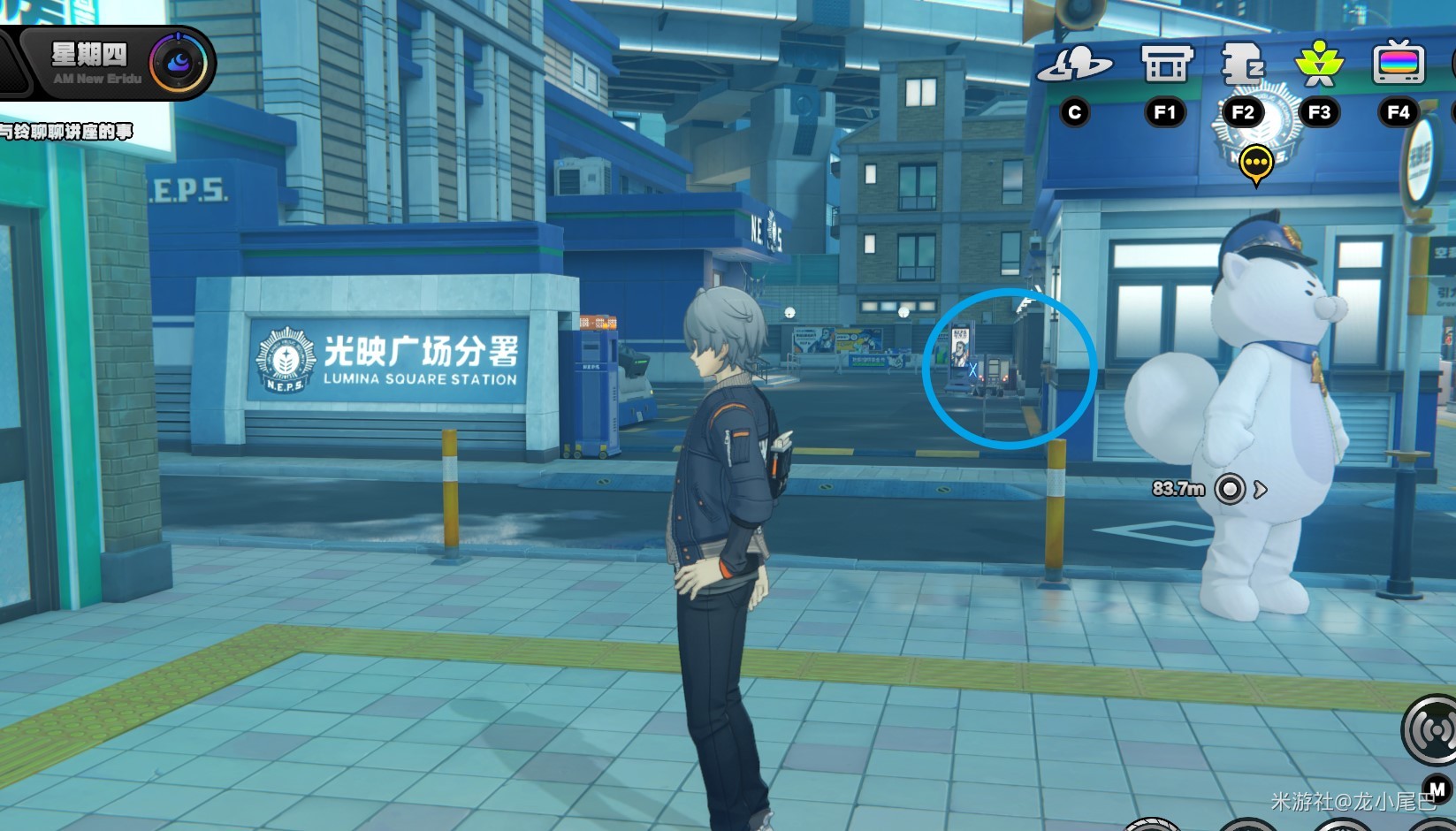Tap the yellow speech bubble marker
1456x831 pixels.
pyautogui.click(x=1256, y=164)
